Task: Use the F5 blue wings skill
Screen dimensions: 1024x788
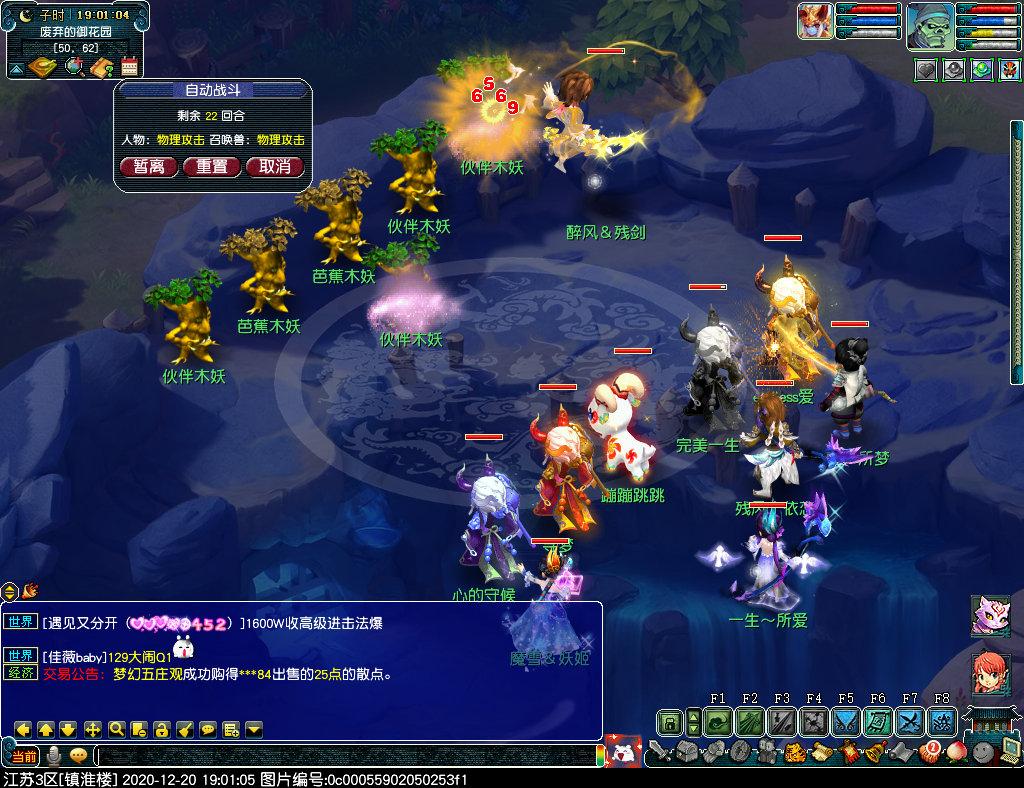Action: coord(846,721)
